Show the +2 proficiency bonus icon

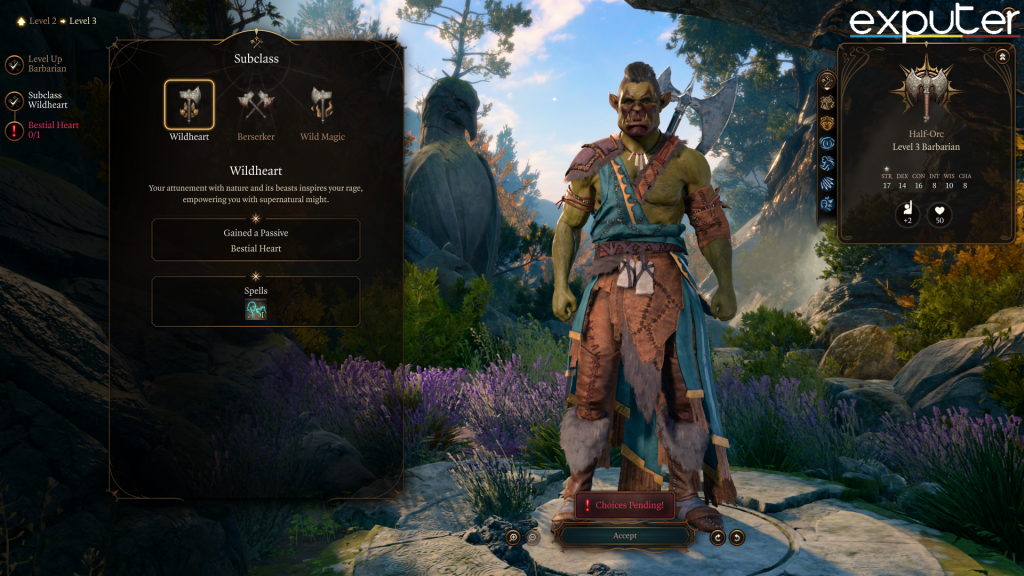908,215
